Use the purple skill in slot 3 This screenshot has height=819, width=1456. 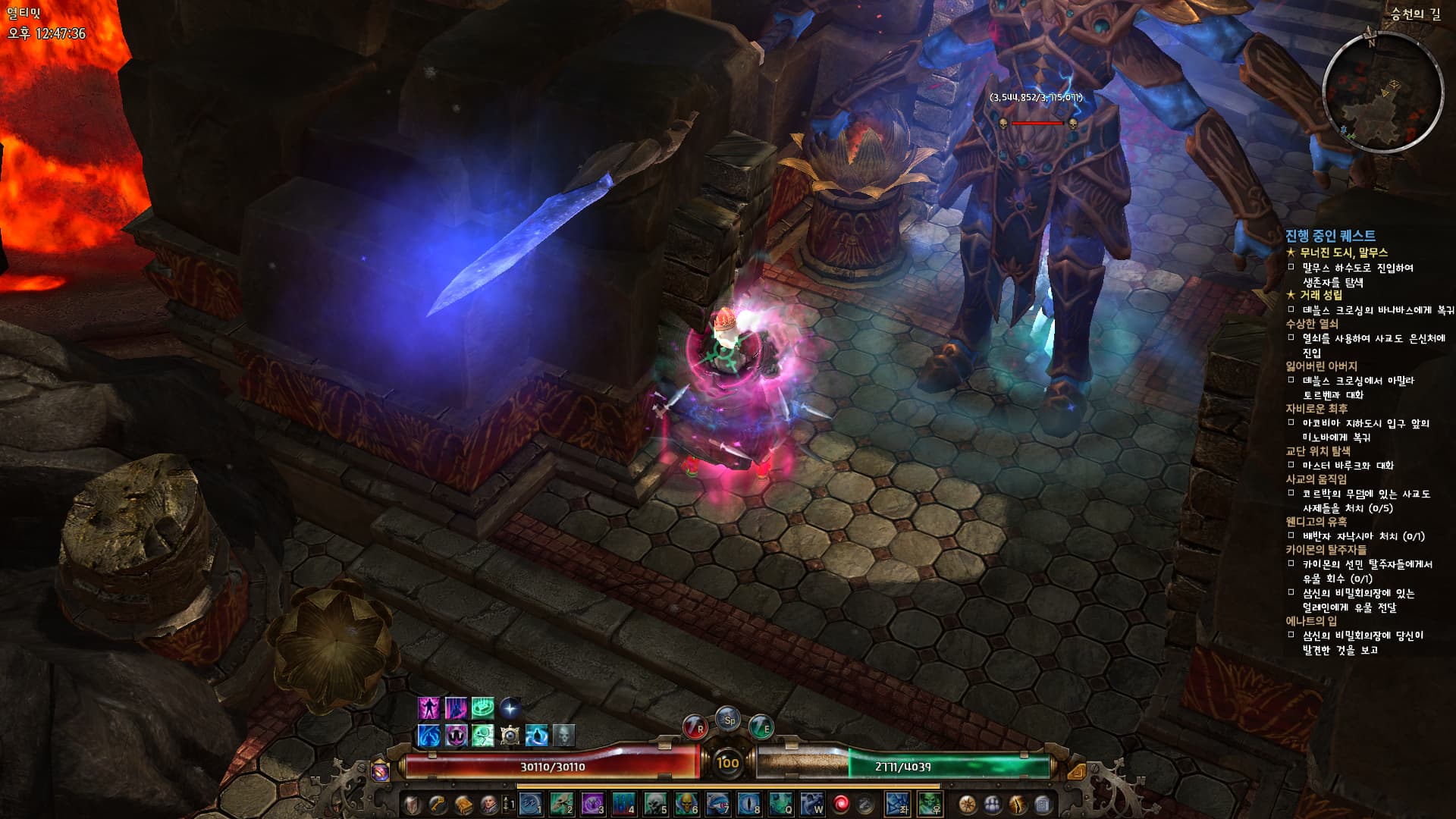coord(592,804)
